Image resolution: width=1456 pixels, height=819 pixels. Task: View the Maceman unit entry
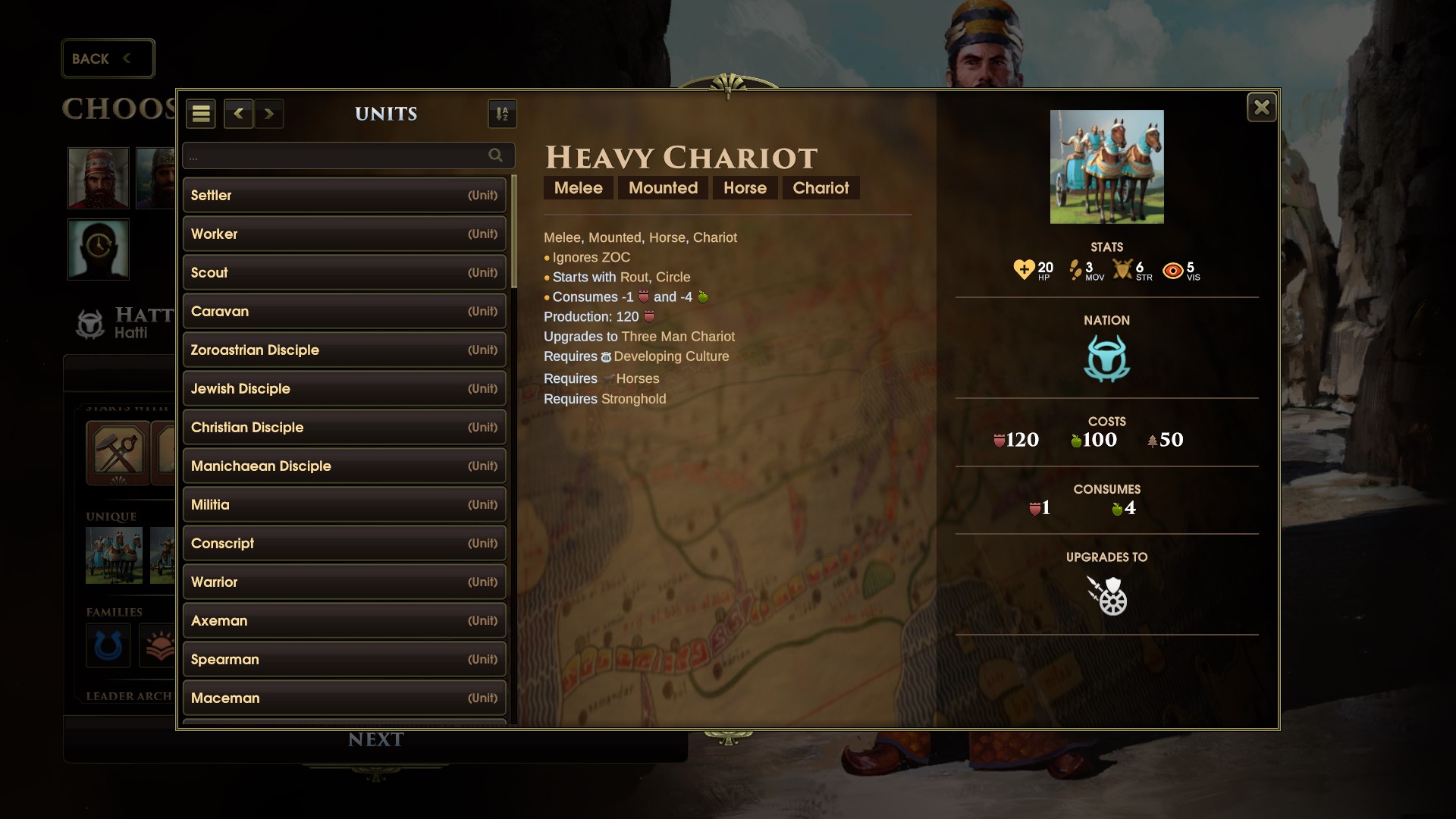(x=344, y=698)
